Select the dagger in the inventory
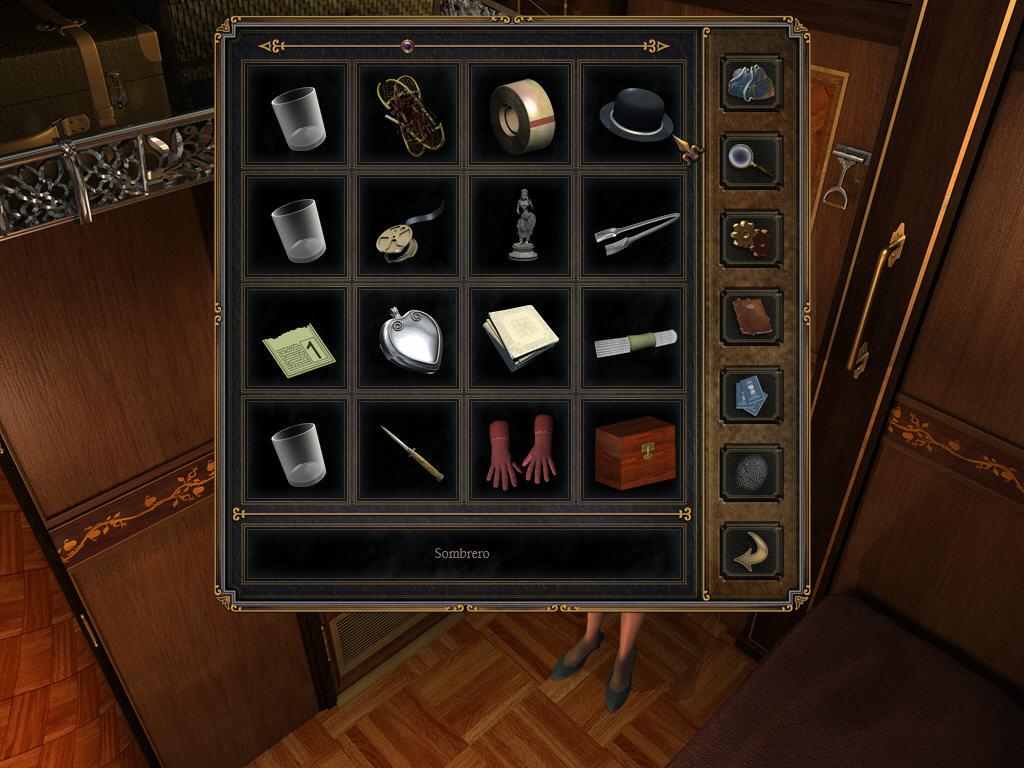Screen dimensions: 1024x768 [409, 451]
